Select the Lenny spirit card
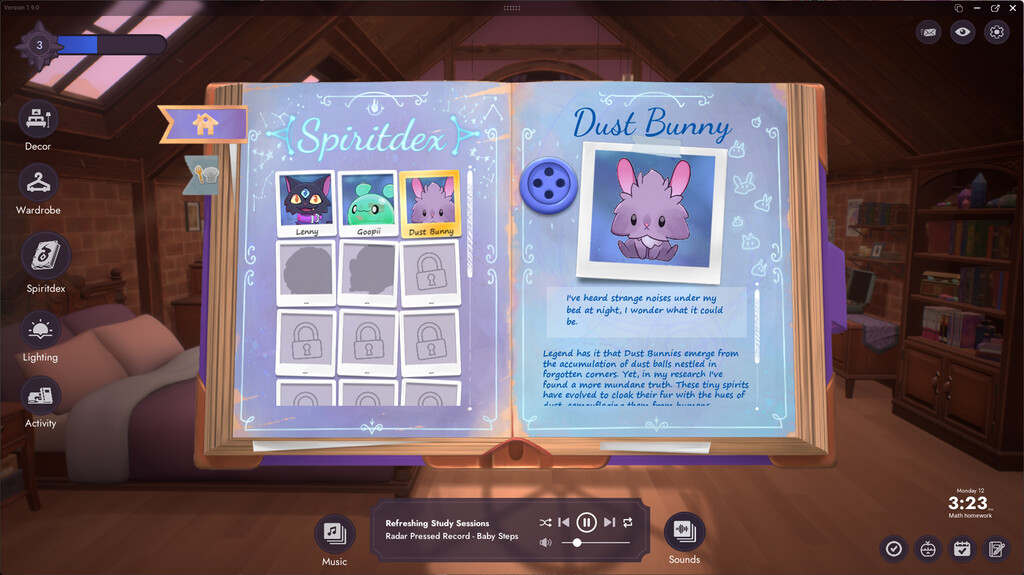 [x=306, y=204]
